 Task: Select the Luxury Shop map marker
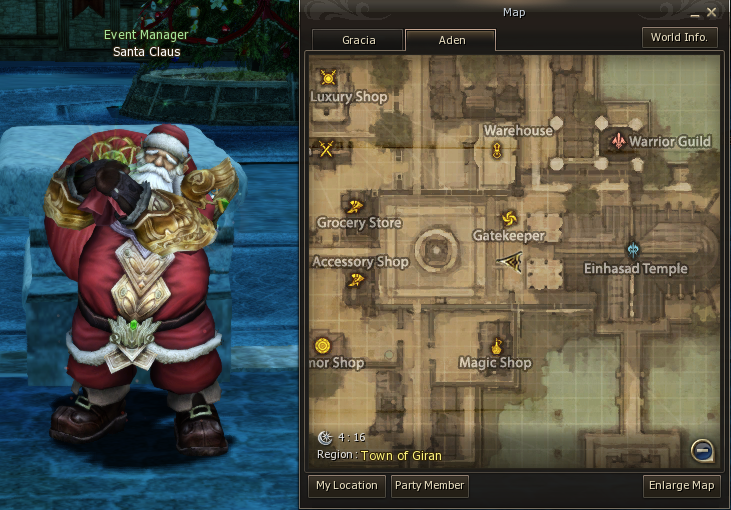coord(328,77)
